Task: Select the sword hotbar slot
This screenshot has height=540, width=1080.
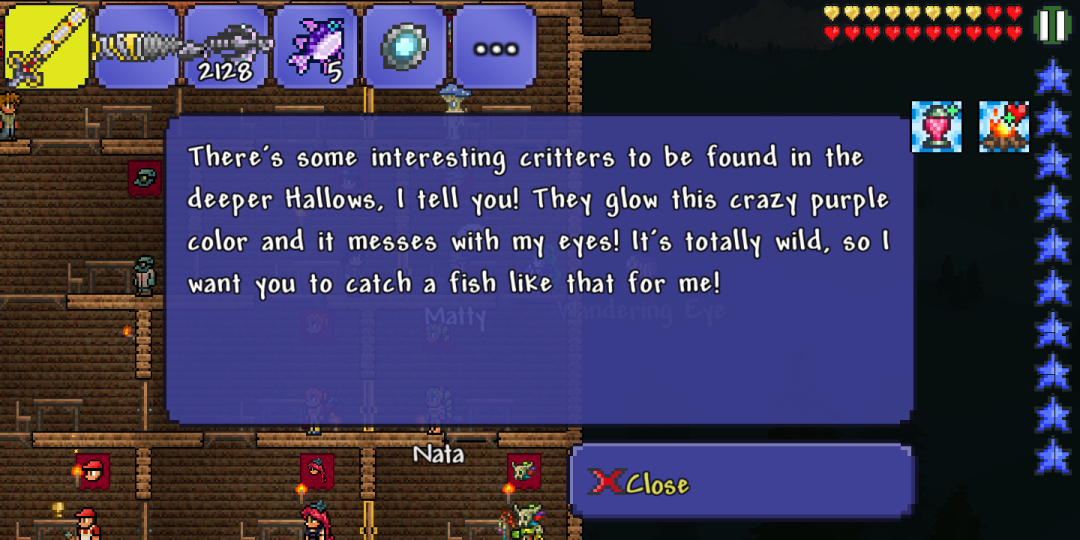Action: click(47, 46)
